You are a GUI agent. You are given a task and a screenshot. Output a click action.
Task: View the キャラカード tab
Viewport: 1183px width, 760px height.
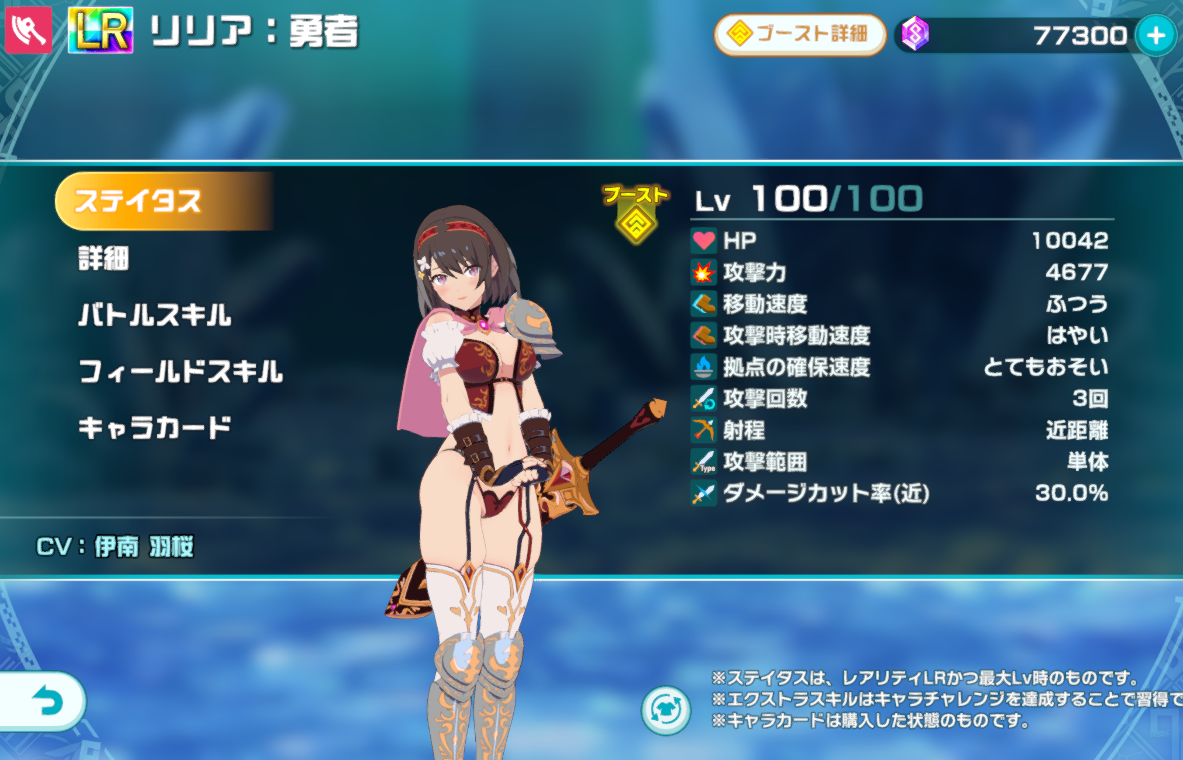(155, 428)
